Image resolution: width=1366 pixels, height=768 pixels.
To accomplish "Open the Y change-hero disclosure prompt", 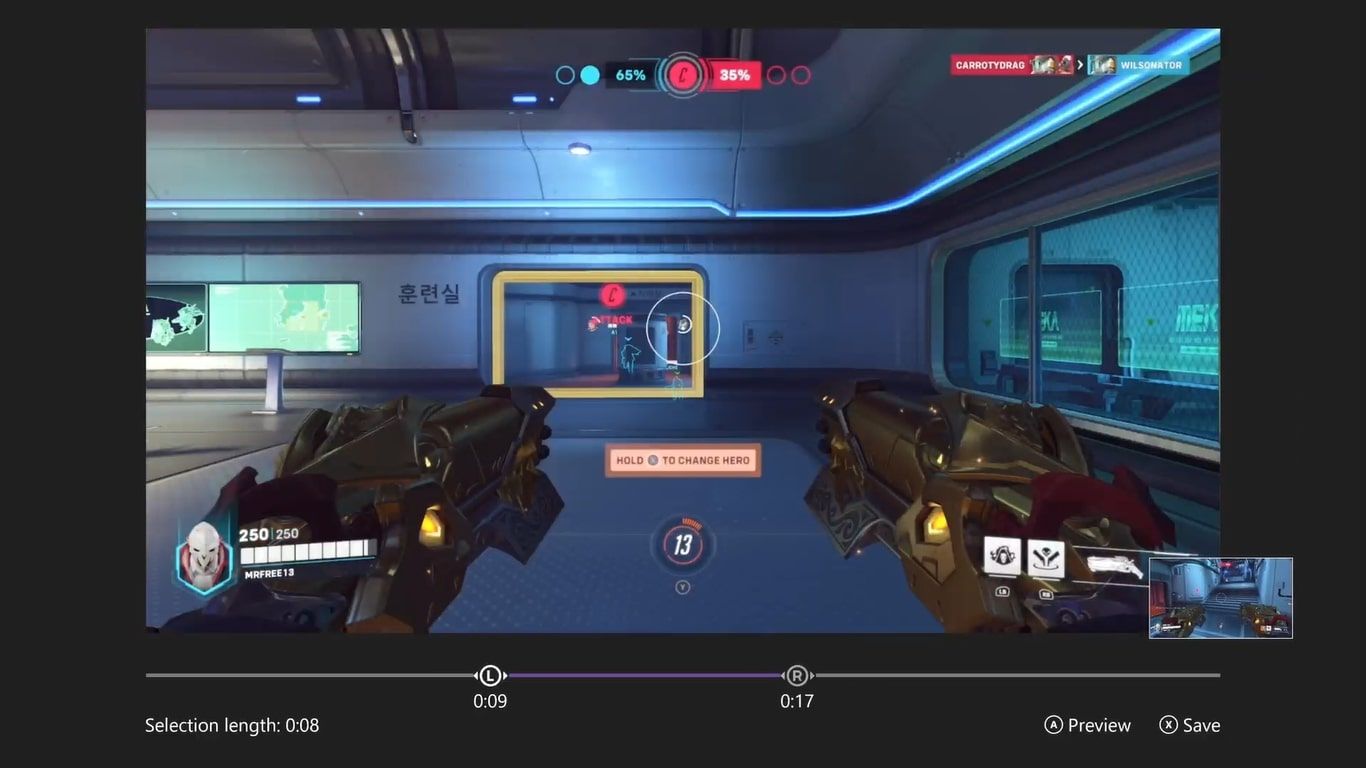I will [683, 588].
